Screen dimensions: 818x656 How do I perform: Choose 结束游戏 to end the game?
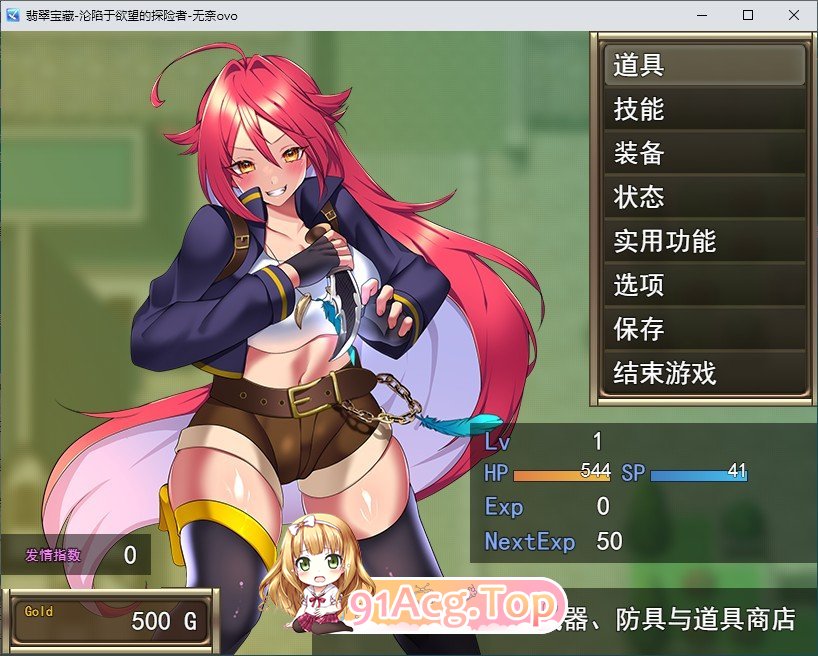click(703, 374)
